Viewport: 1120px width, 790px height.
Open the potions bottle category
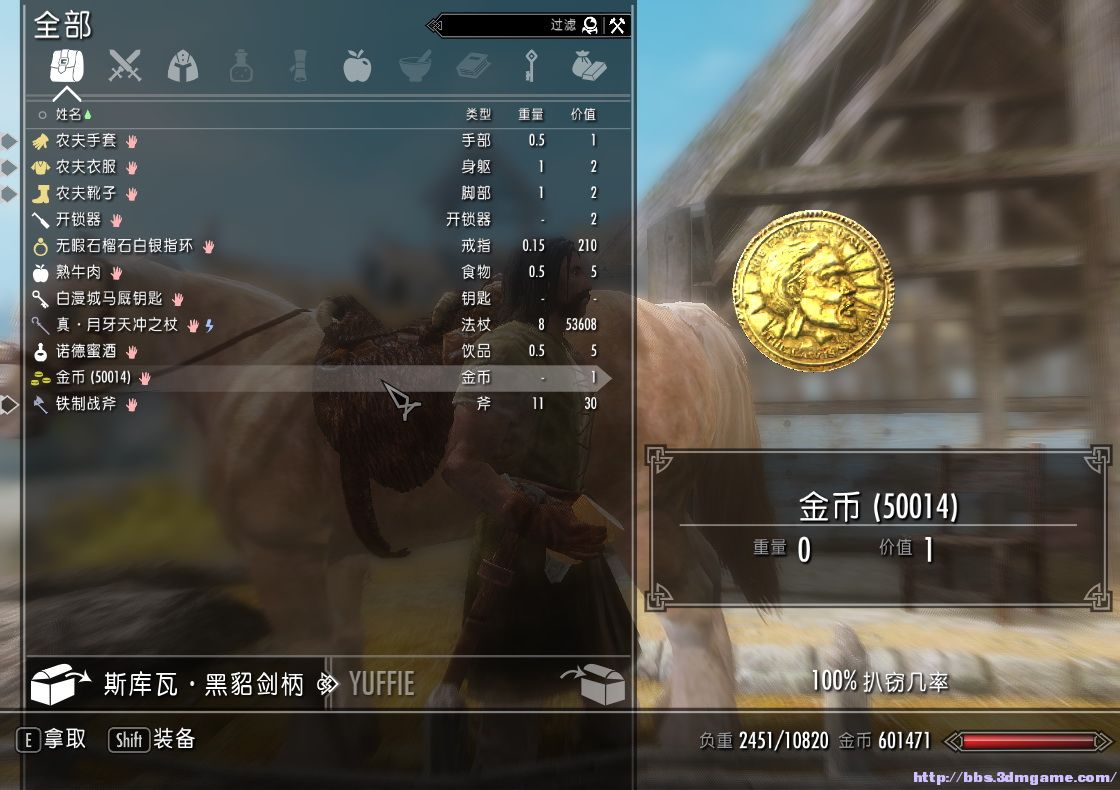(x=240, y=65)
